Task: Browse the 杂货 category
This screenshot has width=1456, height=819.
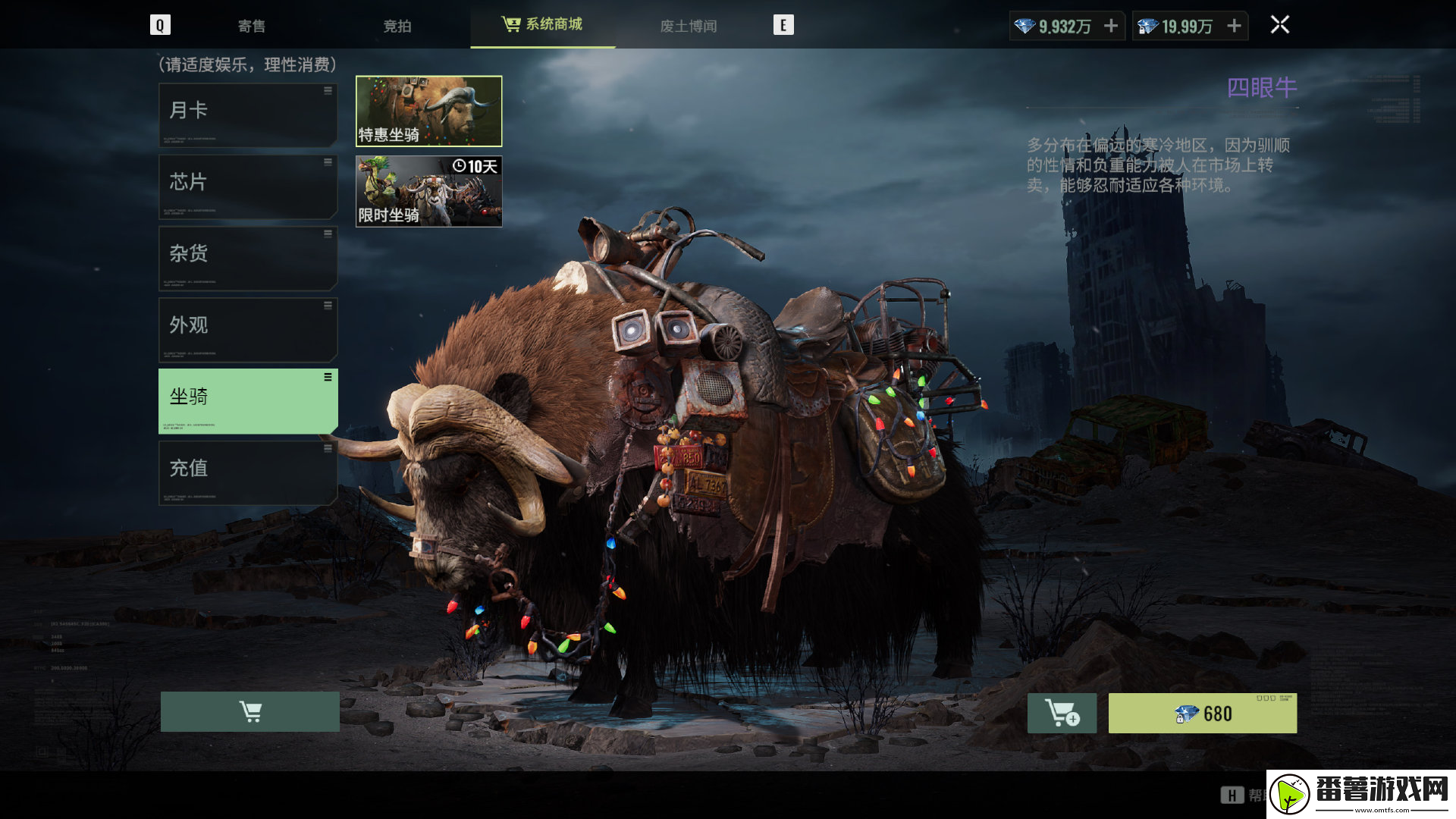Action: (248, 258)
